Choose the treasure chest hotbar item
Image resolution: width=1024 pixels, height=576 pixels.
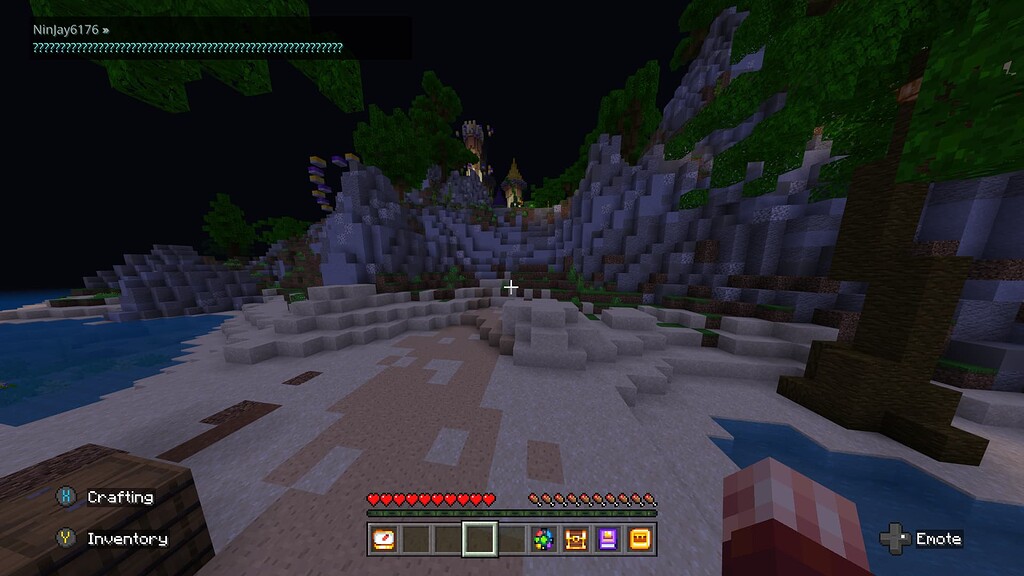point(575,540)
